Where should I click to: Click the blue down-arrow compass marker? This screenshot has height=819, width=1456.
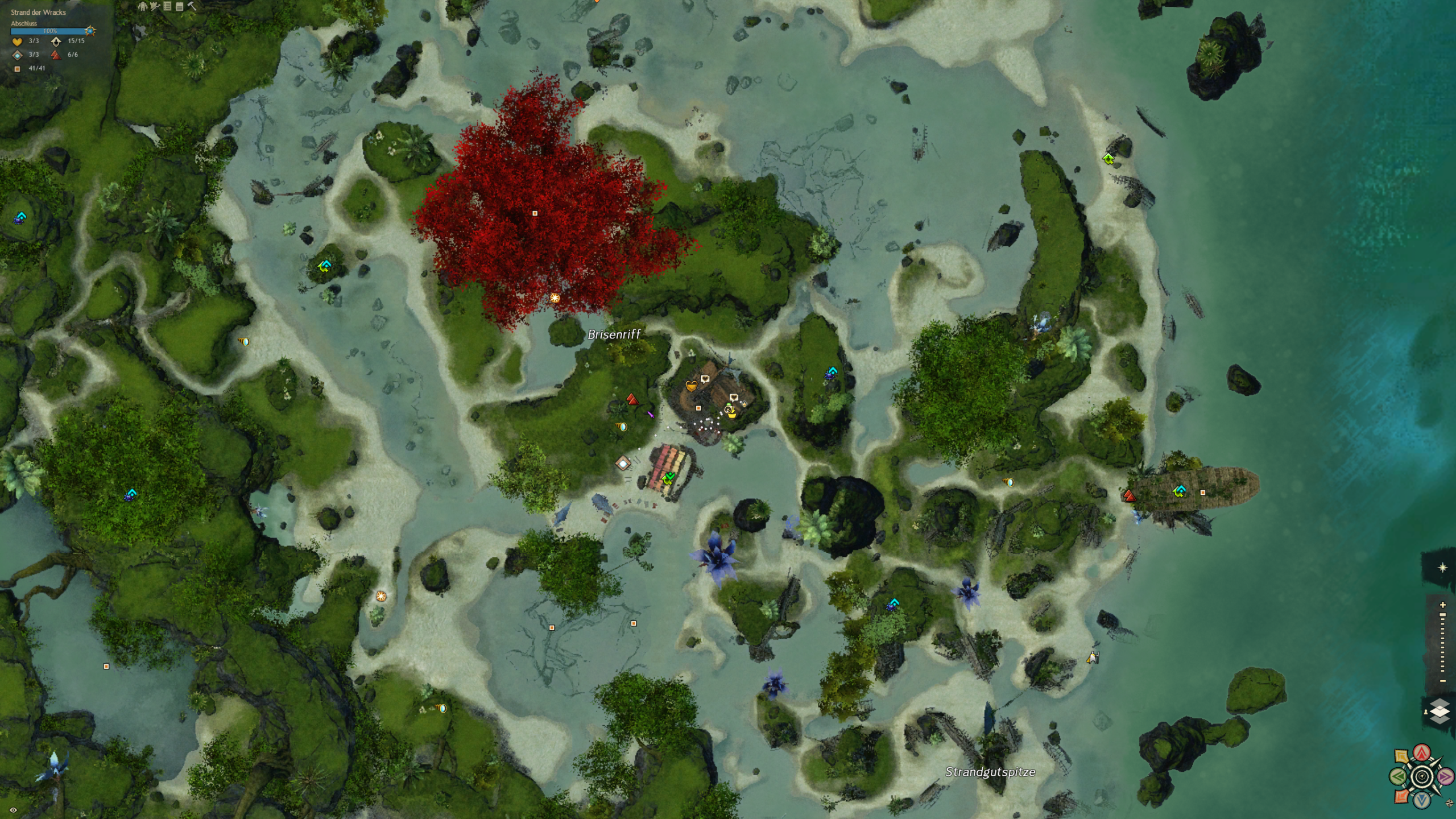(1422, 800)
